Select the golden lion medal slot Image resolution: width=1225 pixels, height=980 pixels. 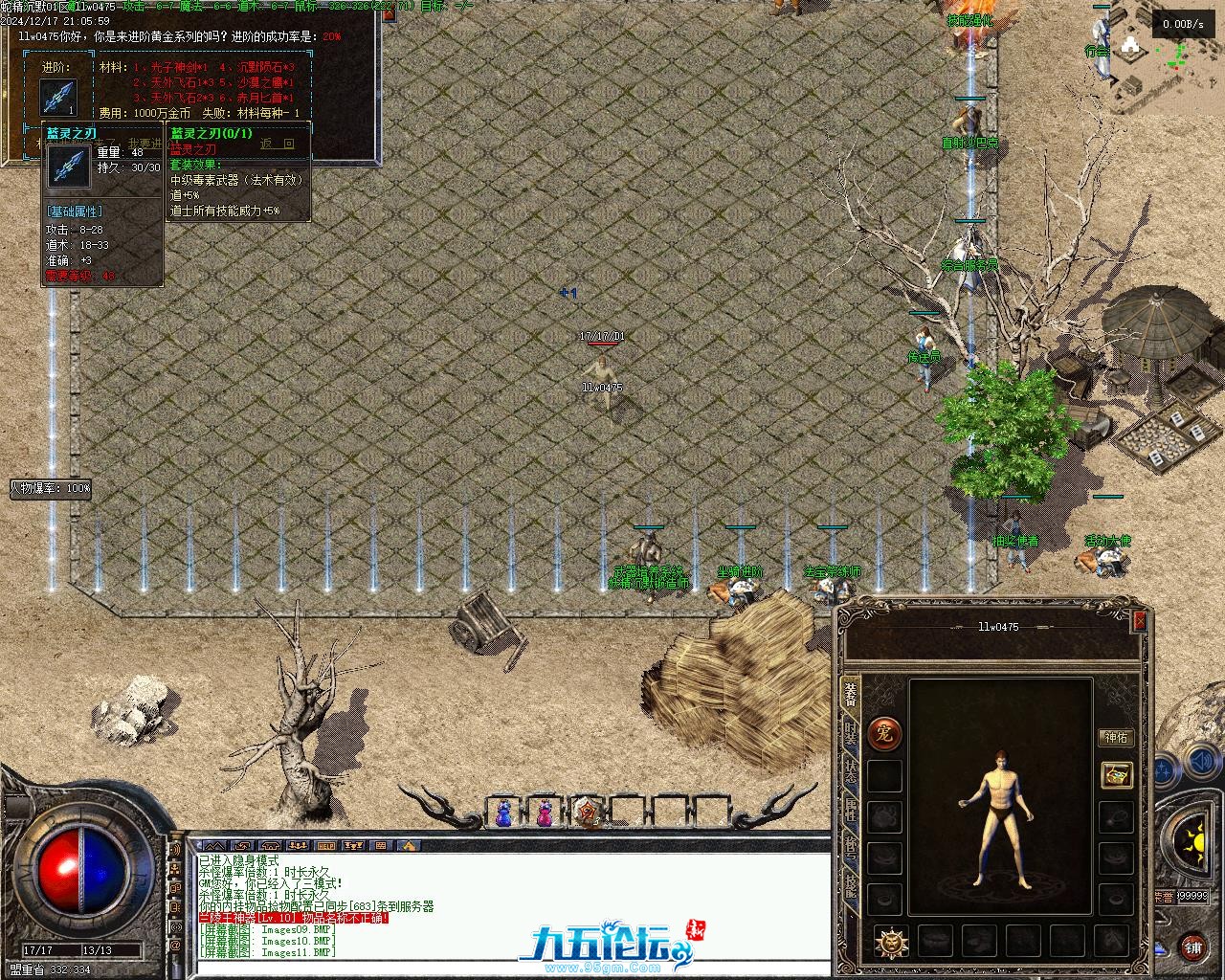[892, 942]
